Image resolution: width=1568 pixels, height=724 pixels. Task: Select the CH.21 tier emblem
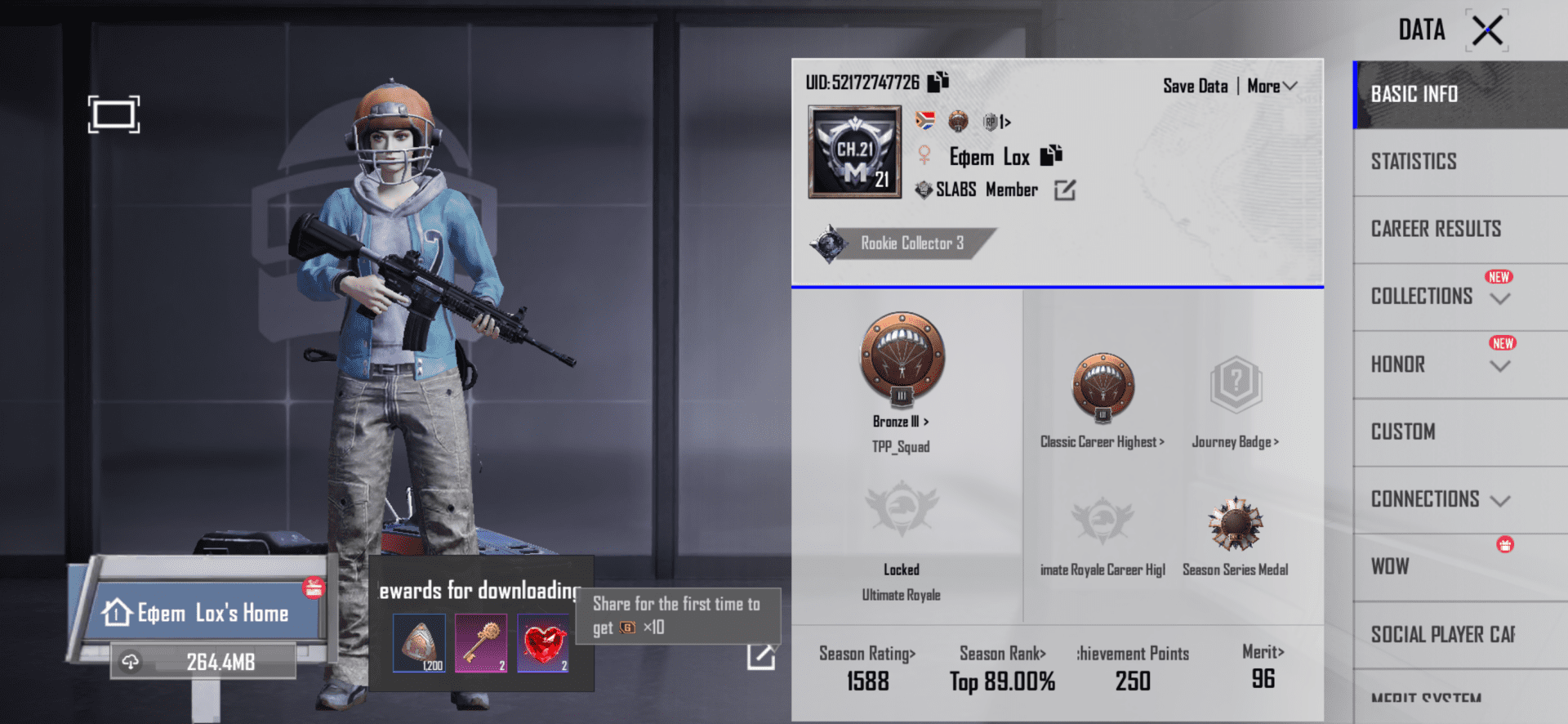pos(853,152)
